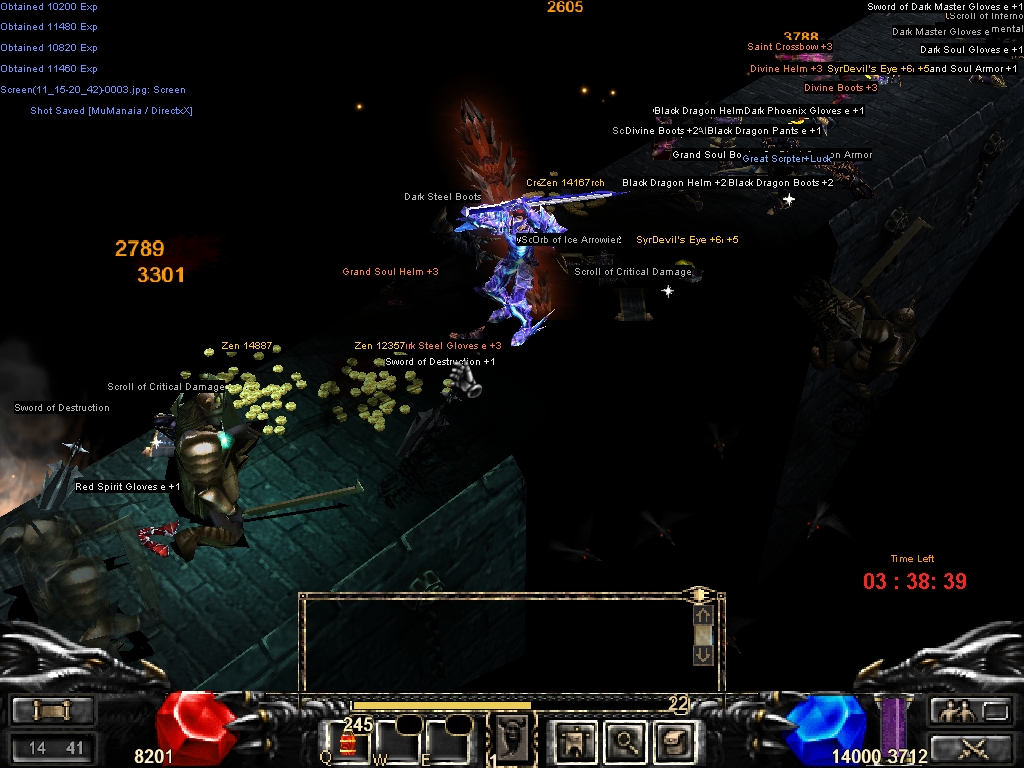
Task: Click the magnifying glass button
Action: [627, 741]
